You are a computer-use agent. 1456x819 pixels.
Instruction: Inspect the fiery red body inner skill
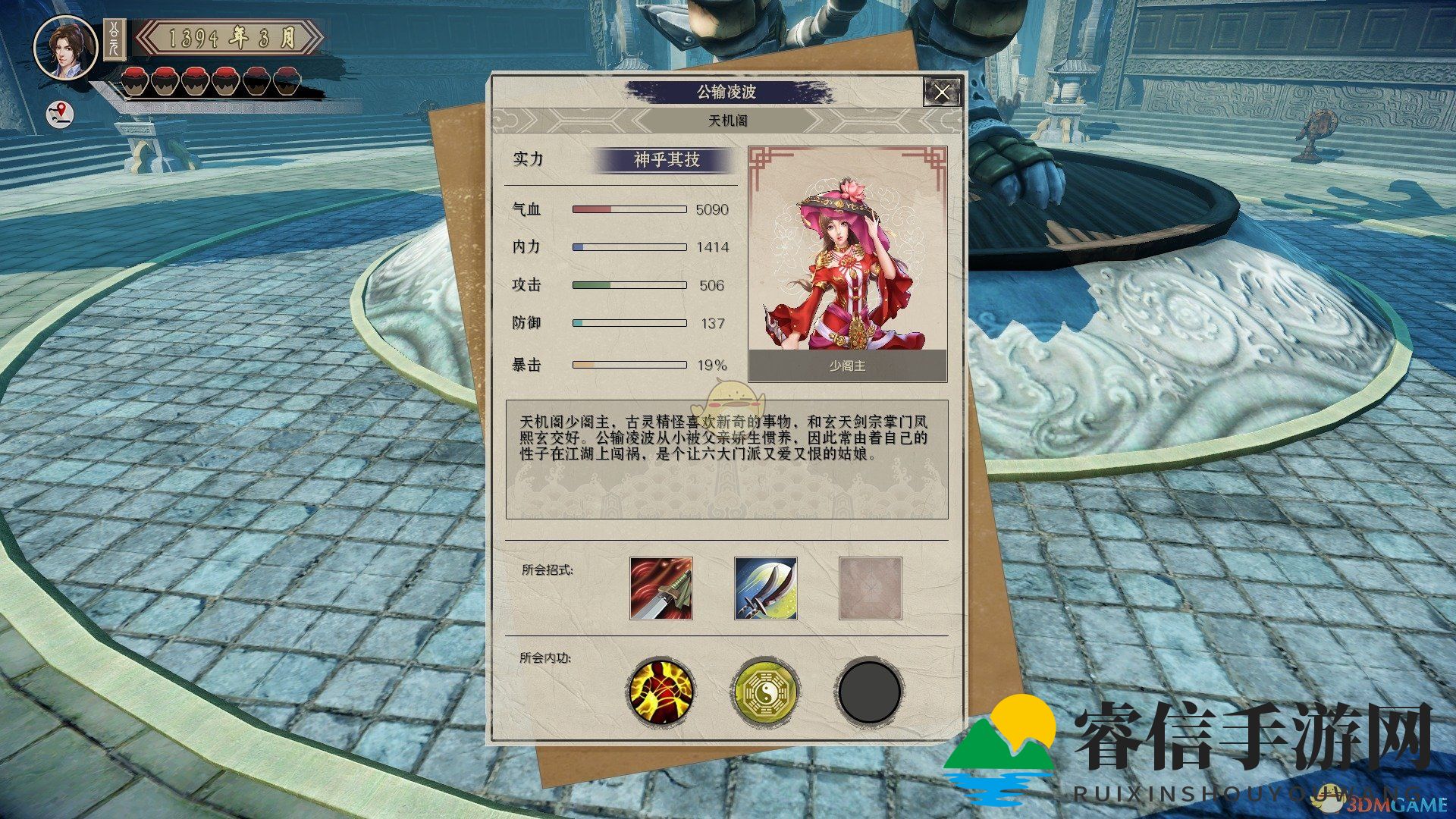661,691
